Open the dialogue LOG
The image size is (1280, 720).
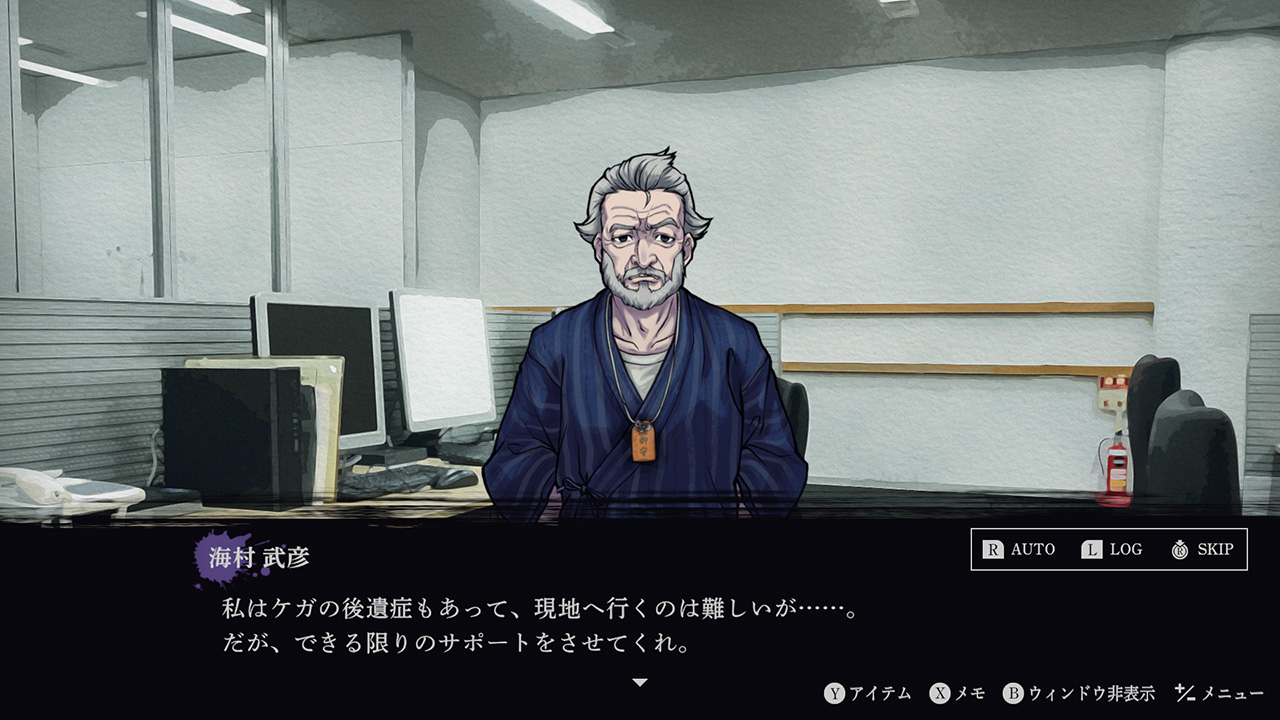point(1111,549)
